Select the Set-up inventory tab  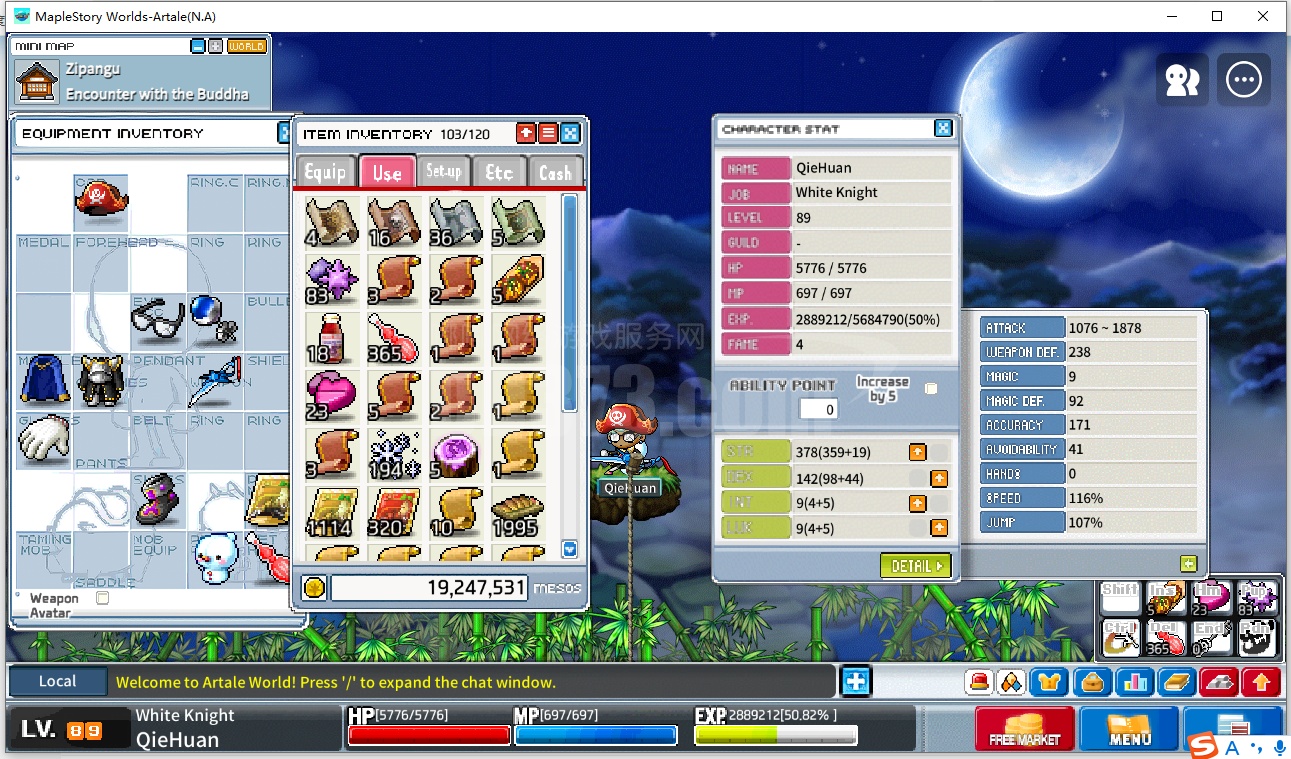(x=443, y=172)
